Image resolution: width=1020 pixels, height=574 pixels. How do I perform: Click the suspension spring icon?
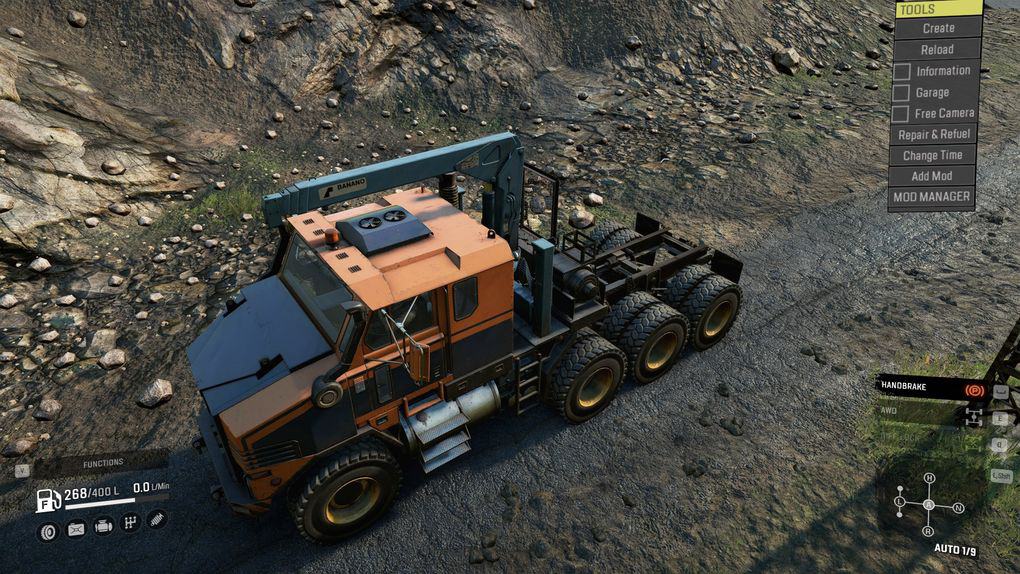[157, 520]
